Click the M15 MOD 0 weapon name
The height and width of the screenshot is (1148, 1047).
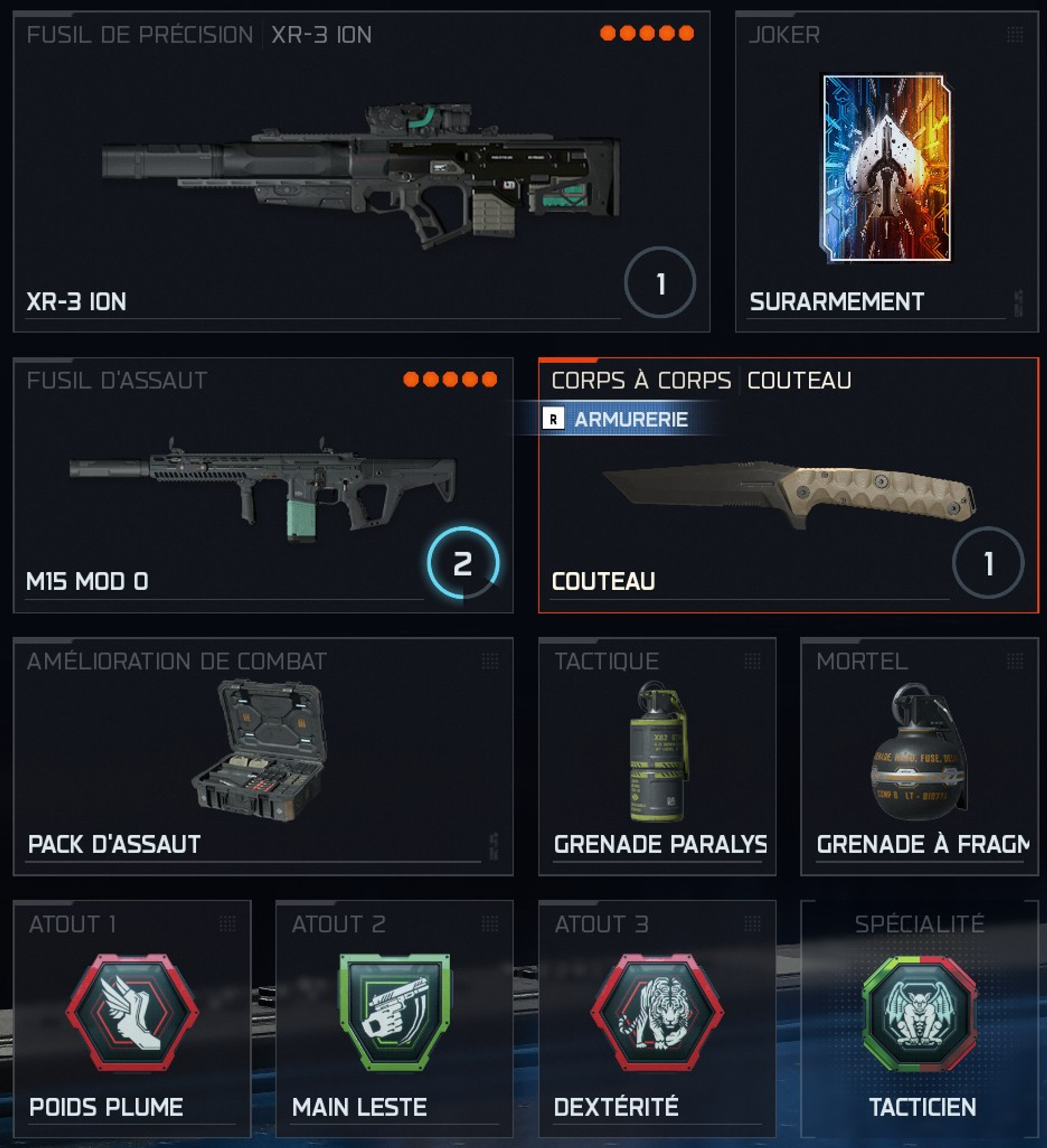coord(87,581)
